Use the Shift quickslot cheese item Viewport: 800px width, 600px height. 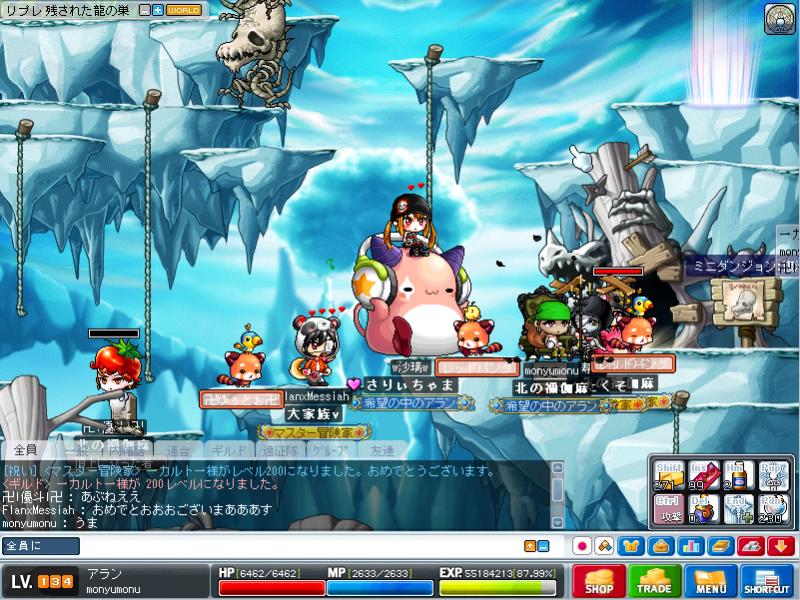pos(667,474)
